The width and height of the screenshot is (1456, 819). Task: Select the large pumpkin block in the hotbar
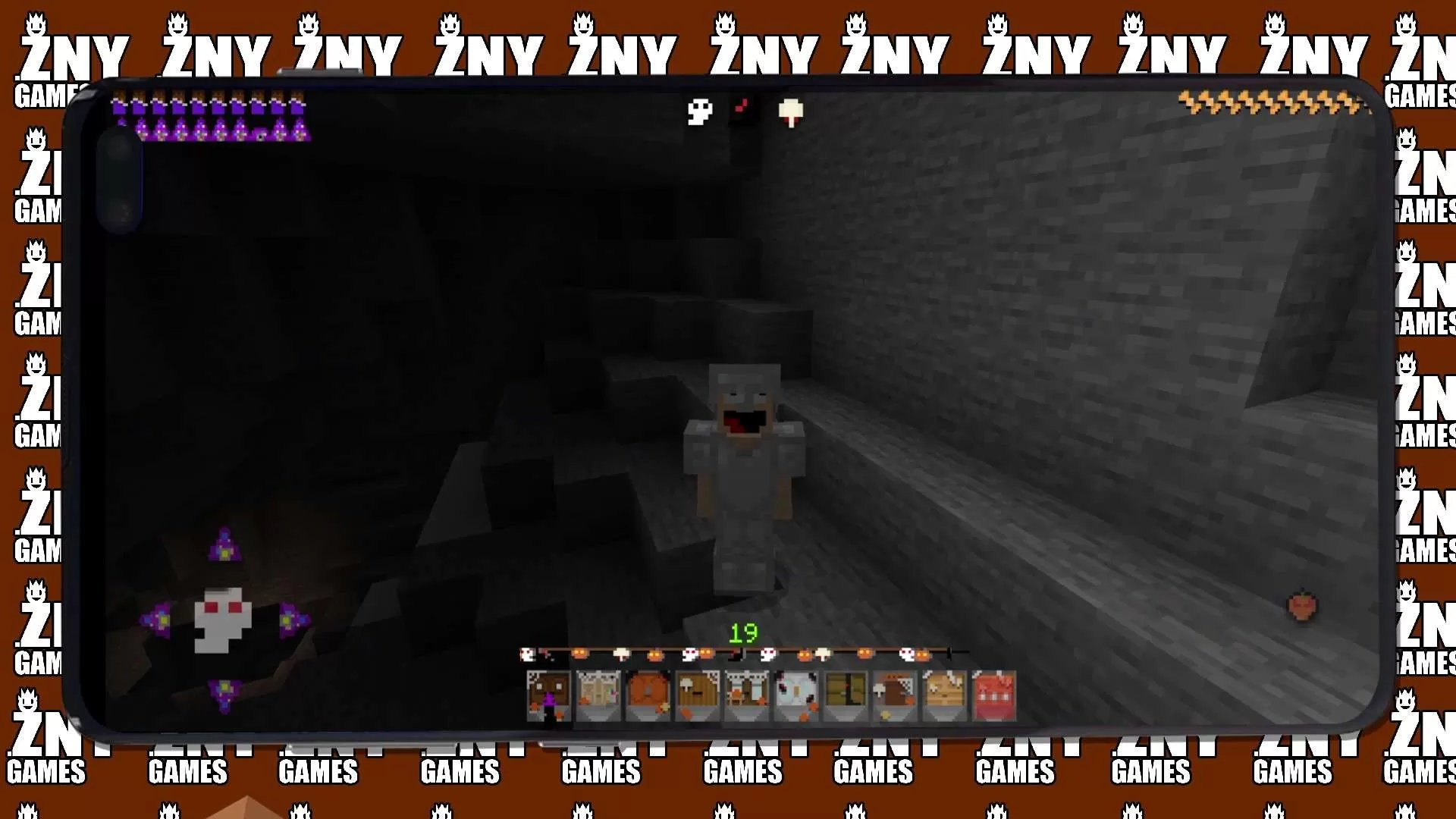[x=648, y=695]
